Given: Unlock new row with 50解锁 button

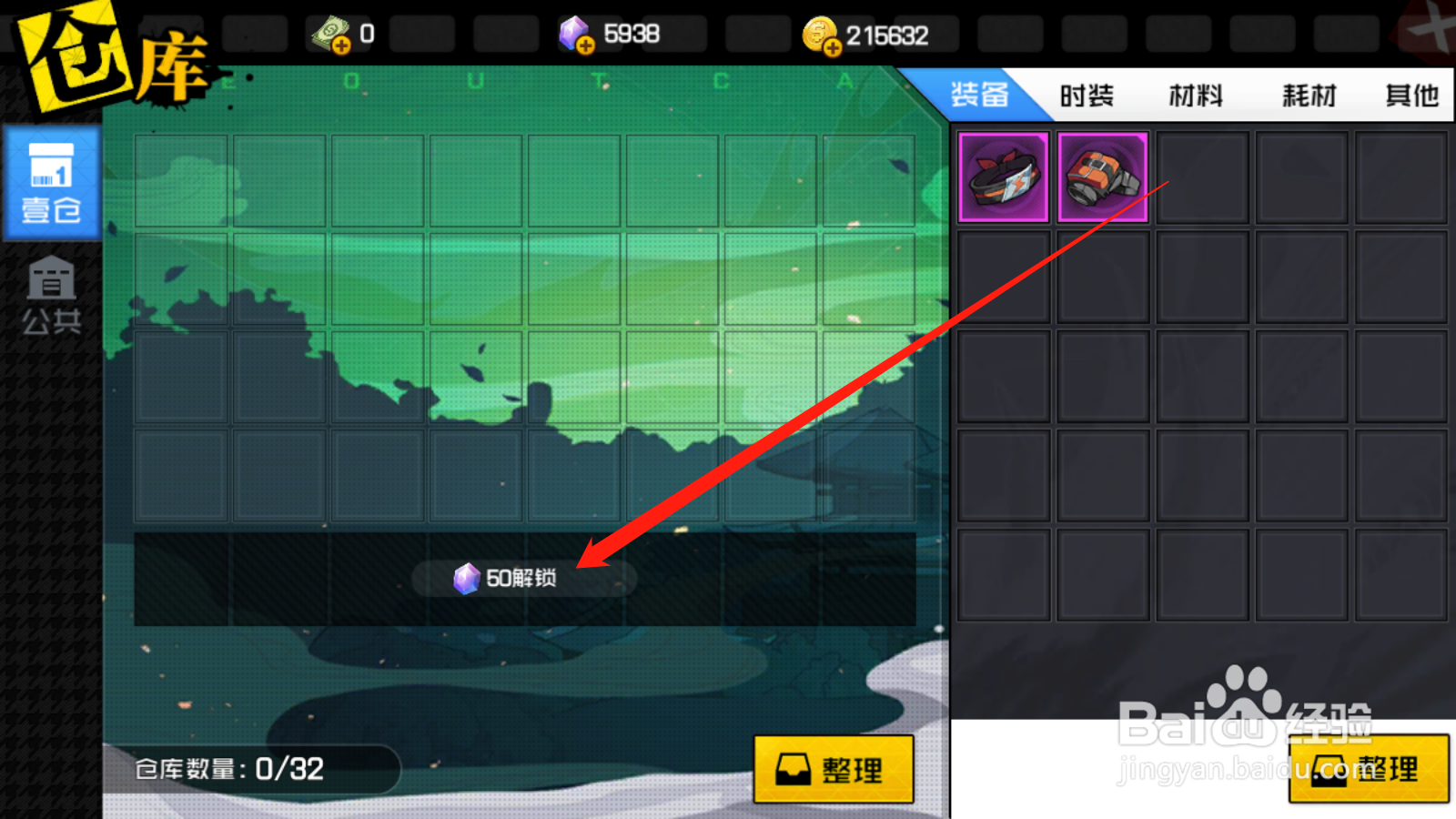Looking at the screenshot, I should (x=523, y=577).
